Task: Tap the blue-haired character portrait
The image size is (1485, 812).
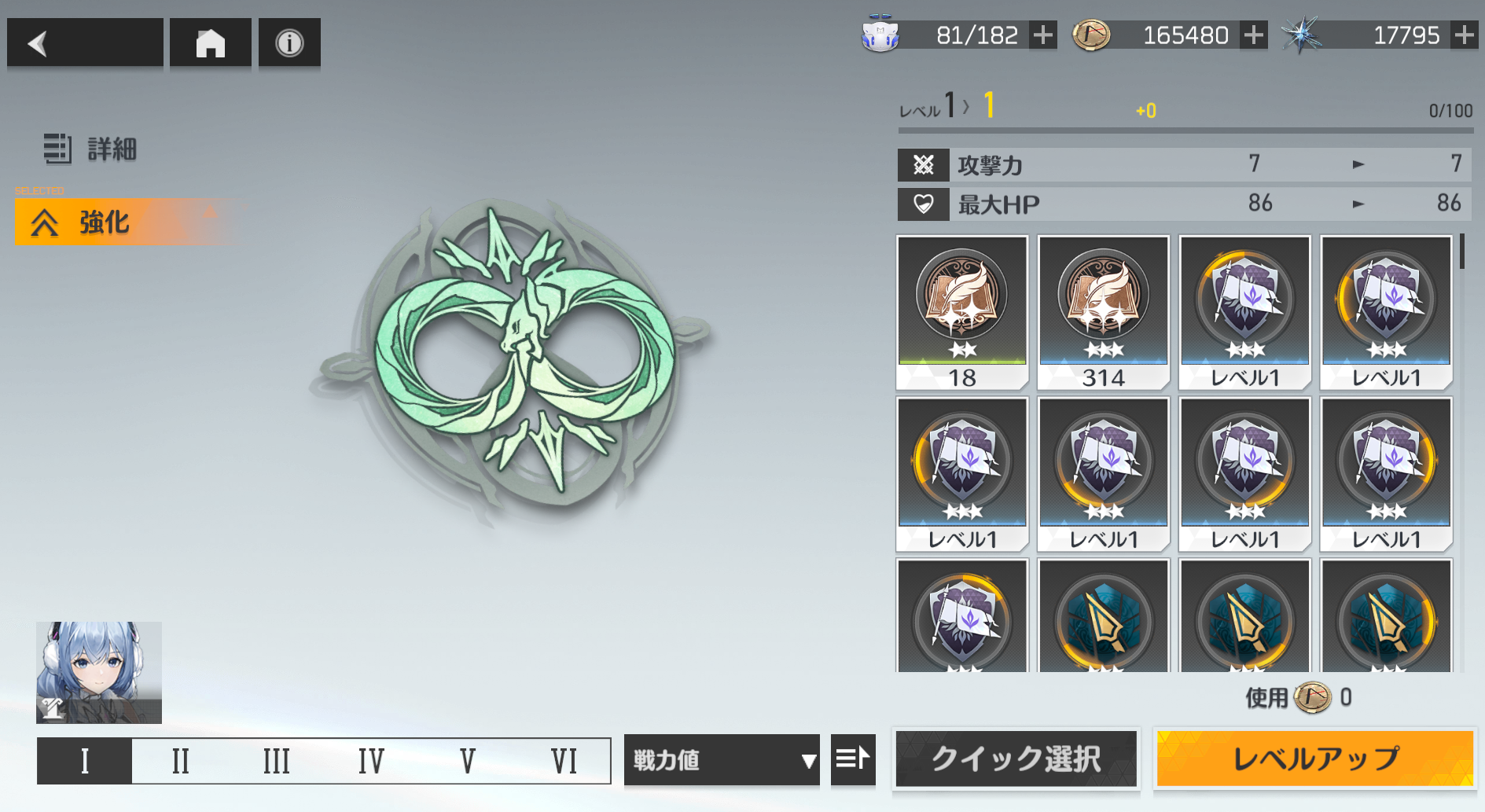Action: (x=99, y=672)
